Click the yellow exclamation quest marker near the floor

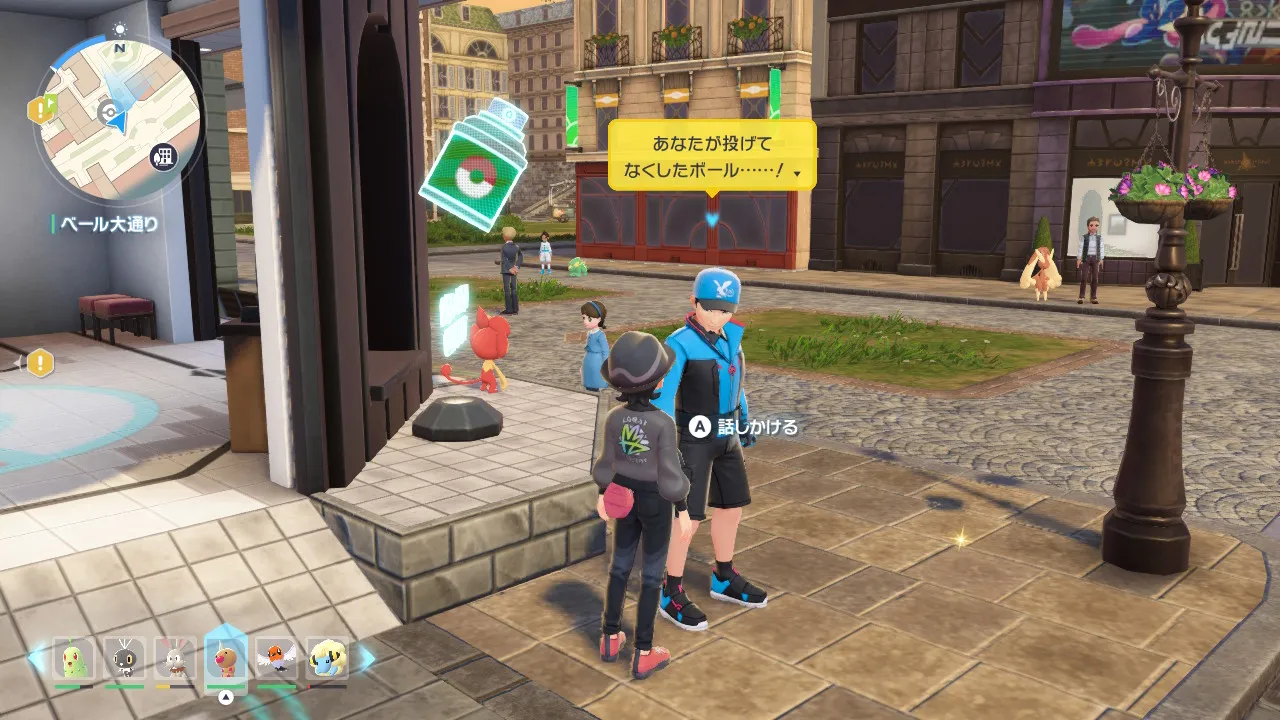coord(39,363)
